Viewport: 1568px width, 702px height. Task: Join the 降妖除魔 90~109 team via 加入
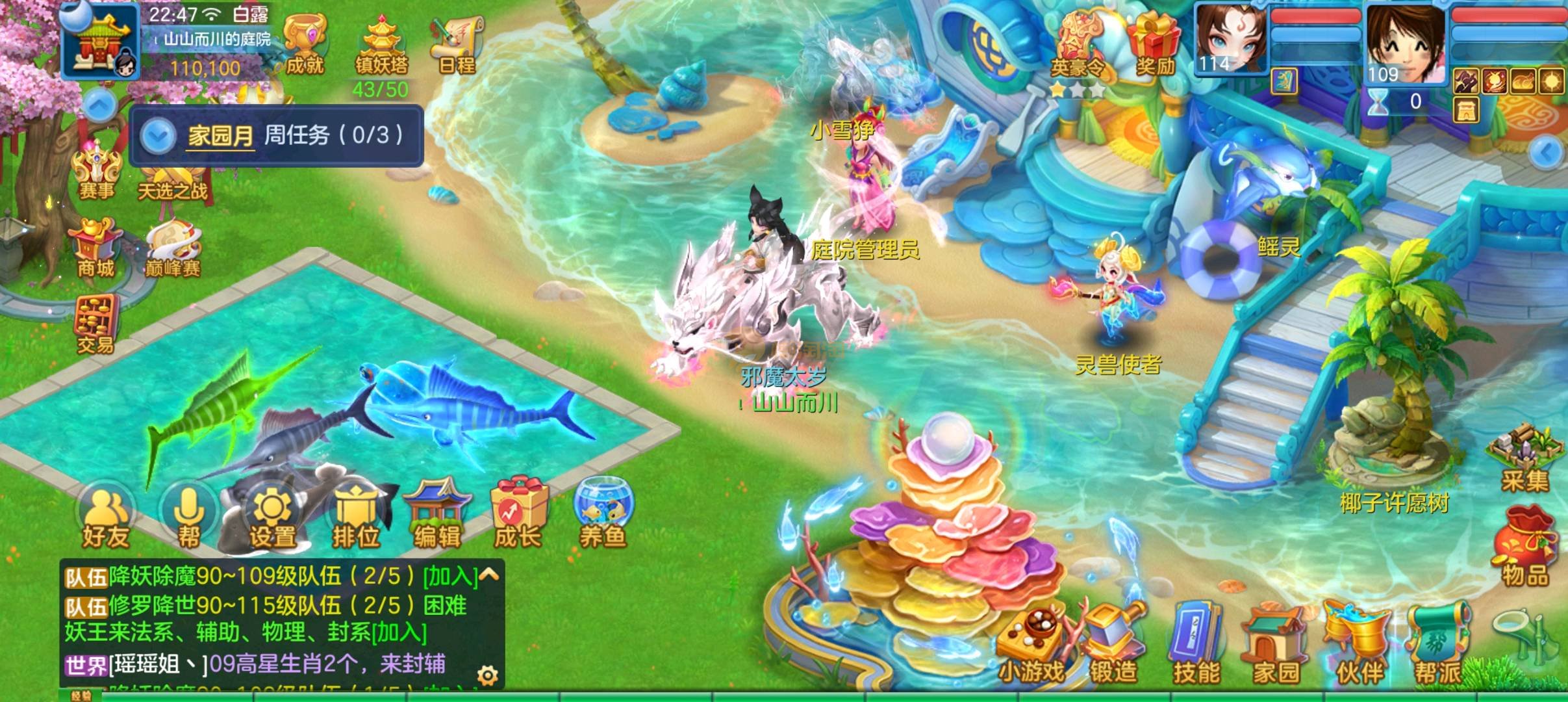tap(450, 577)
